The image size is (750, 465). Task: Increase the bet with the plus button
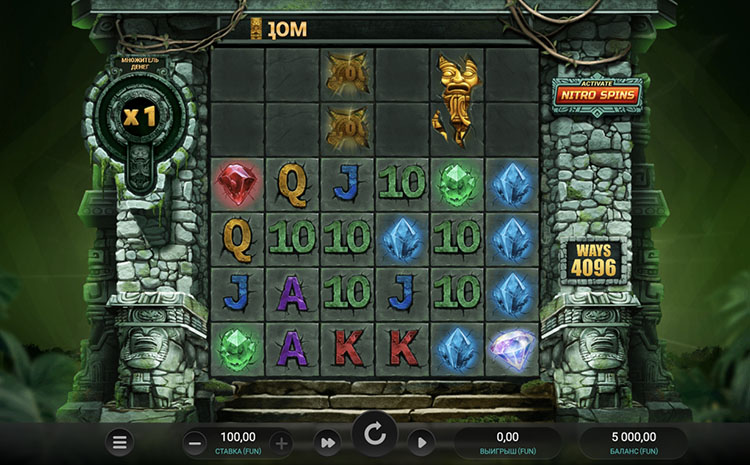point(281,441)
